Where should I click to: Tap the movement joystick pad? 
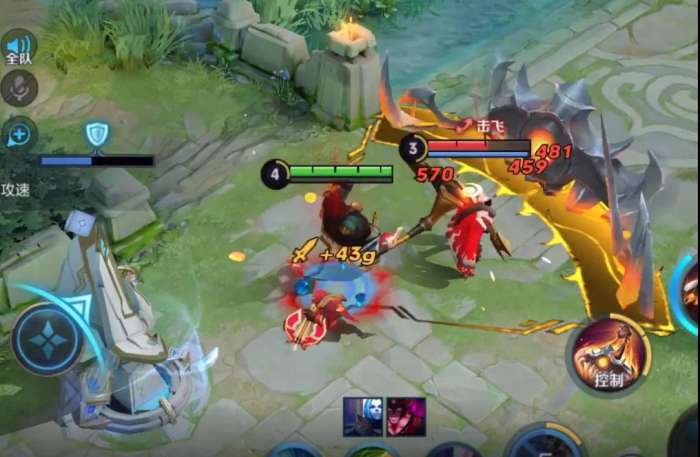click(47, 339)
